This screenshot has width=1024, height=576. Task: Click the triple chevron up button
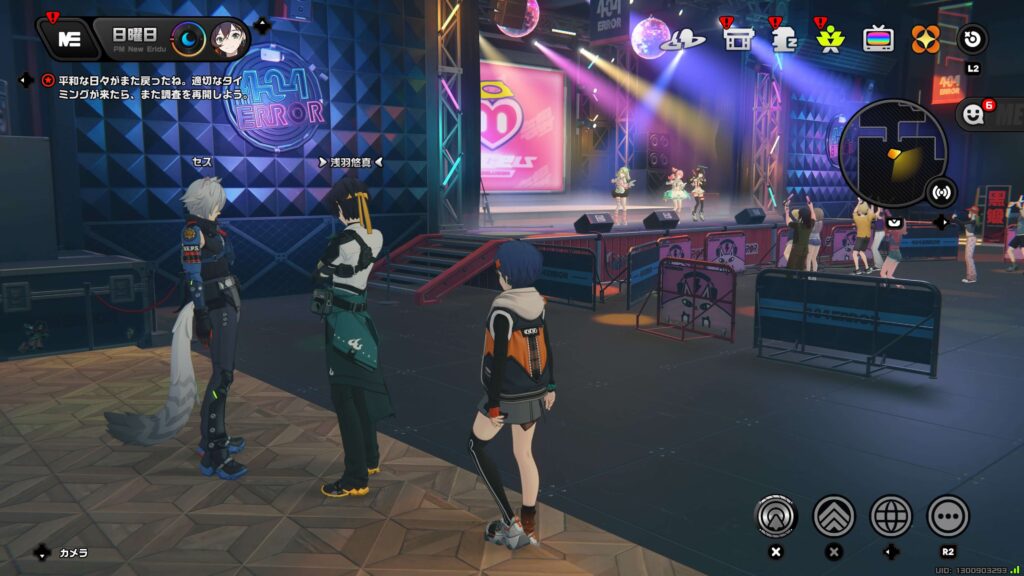point(834,516)
